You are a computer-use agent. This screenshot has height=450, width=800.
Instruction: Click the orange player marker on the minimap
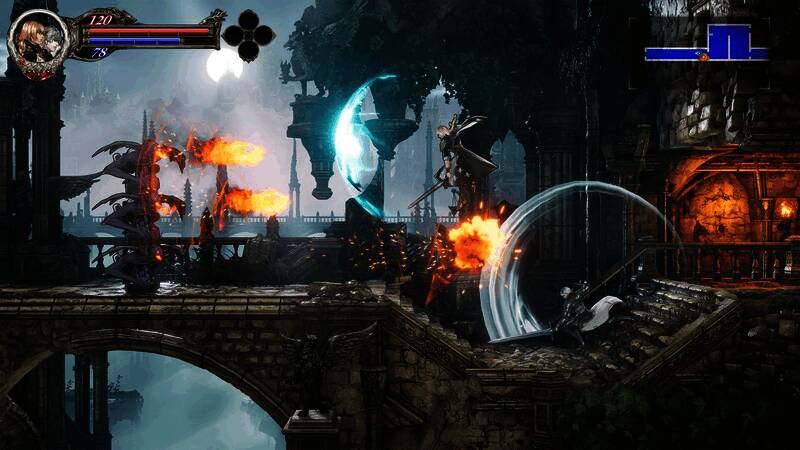click(703, 57)
